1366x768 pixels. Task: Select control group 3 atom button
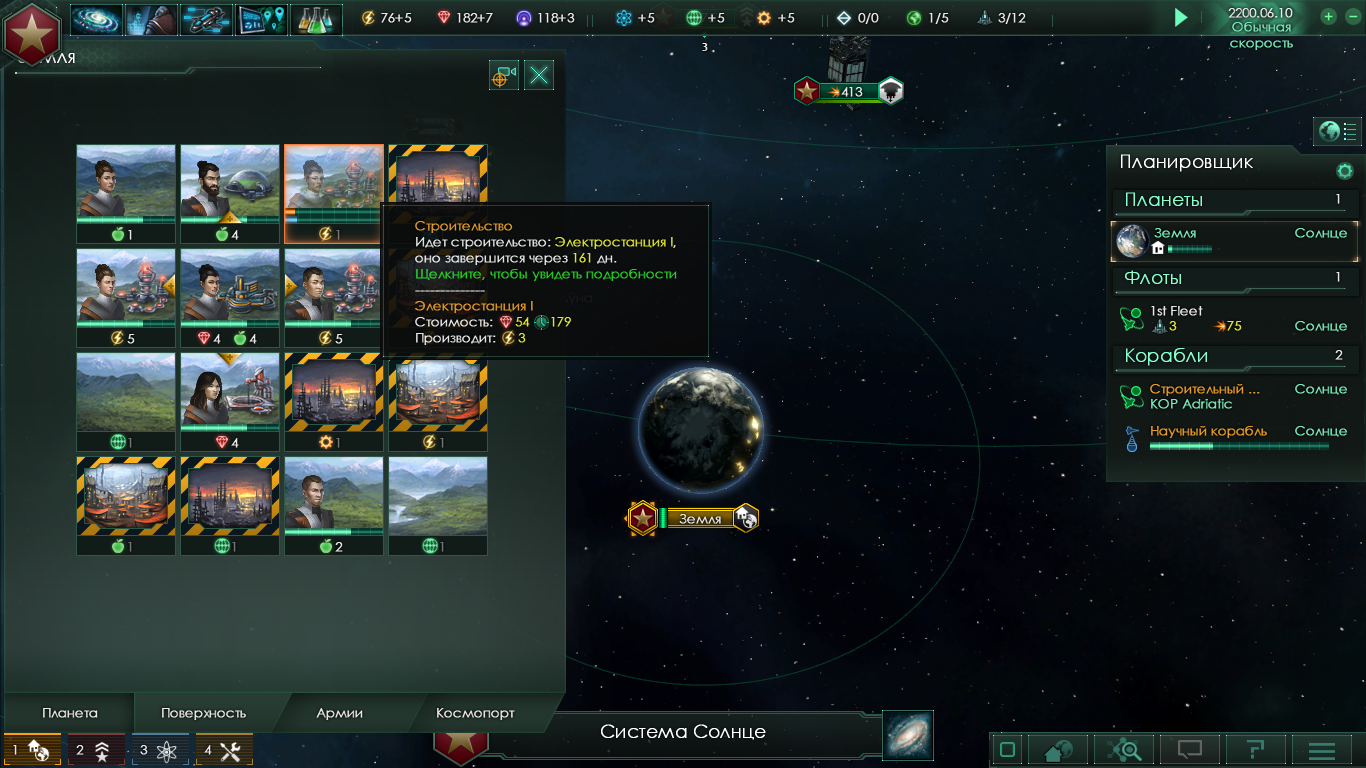160,750
